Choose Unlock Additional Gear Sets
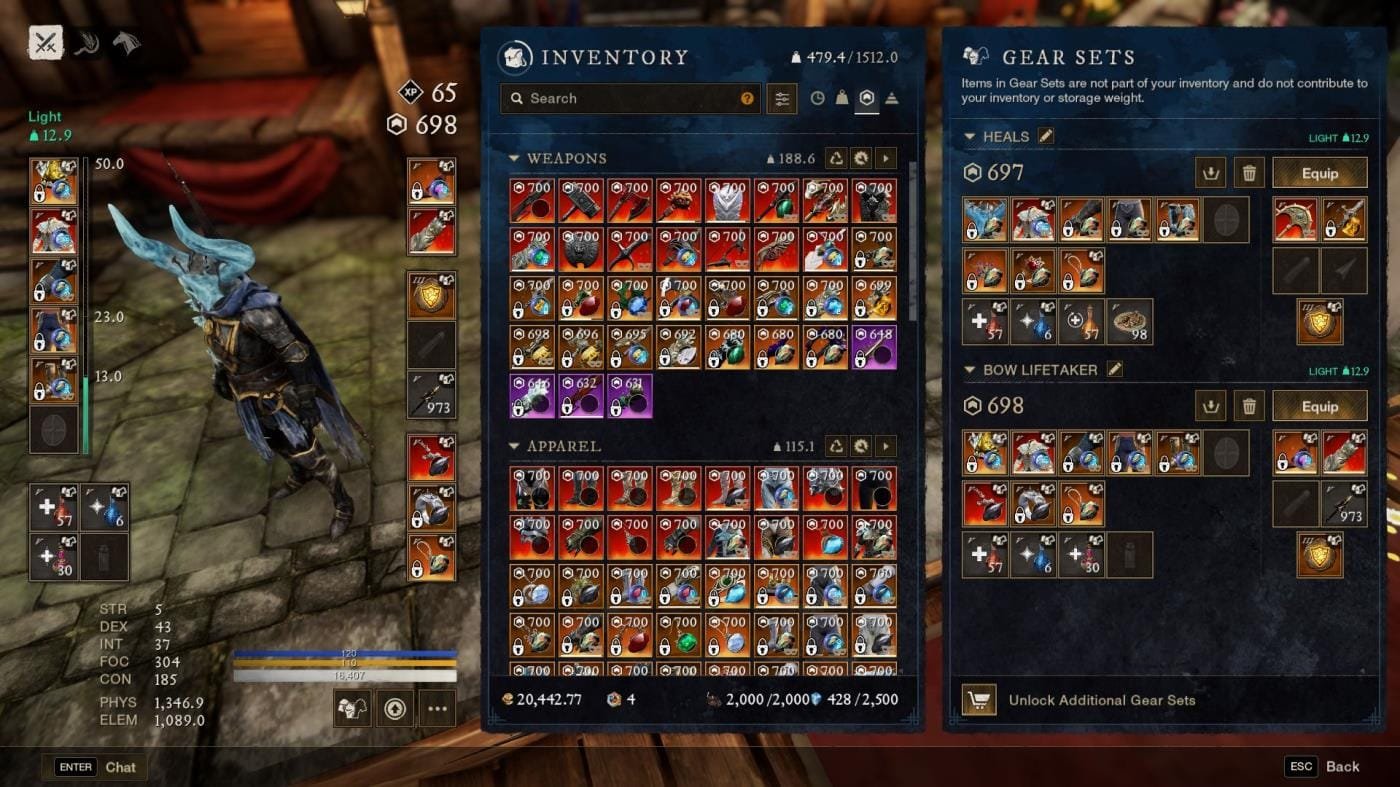 1101,700
